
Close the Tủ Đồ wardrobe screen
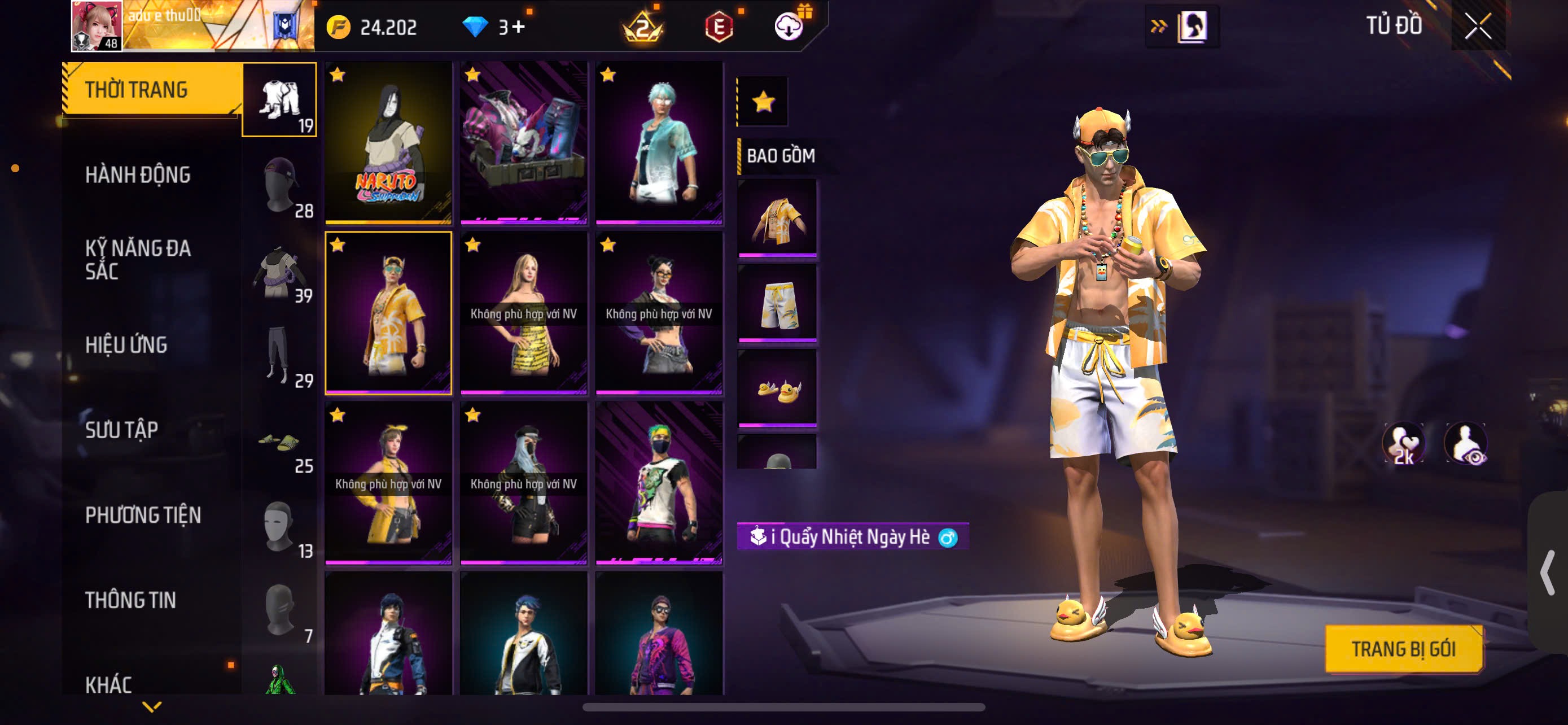[x=1477, y=26]
